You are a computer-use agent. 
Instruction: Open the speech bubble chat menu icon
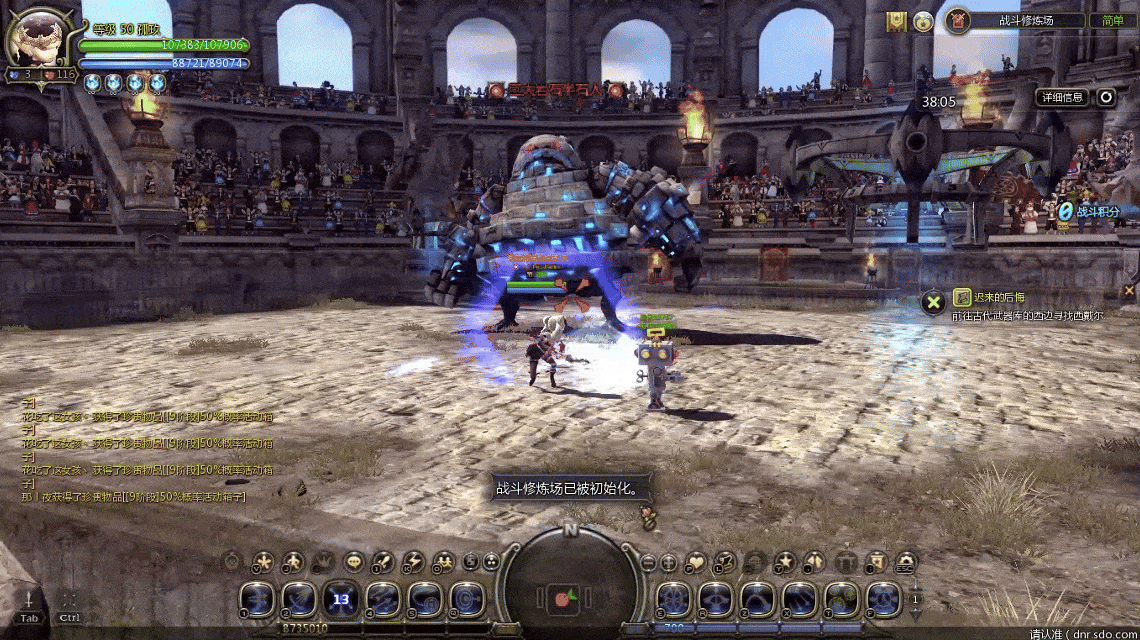point(353,562)
